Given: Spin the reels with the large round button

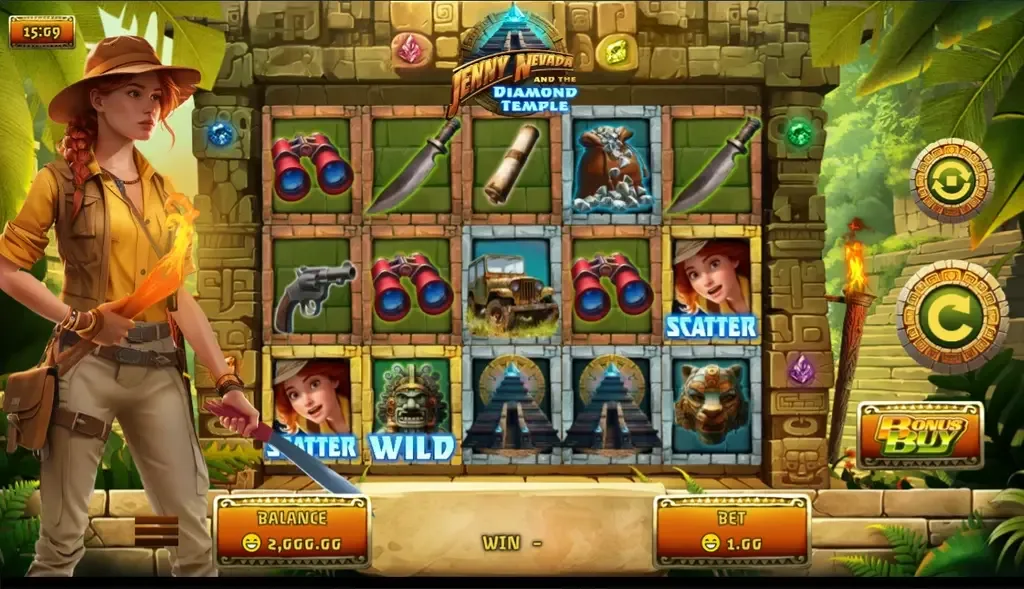Looking at the screenshot, I should point(951,316).
